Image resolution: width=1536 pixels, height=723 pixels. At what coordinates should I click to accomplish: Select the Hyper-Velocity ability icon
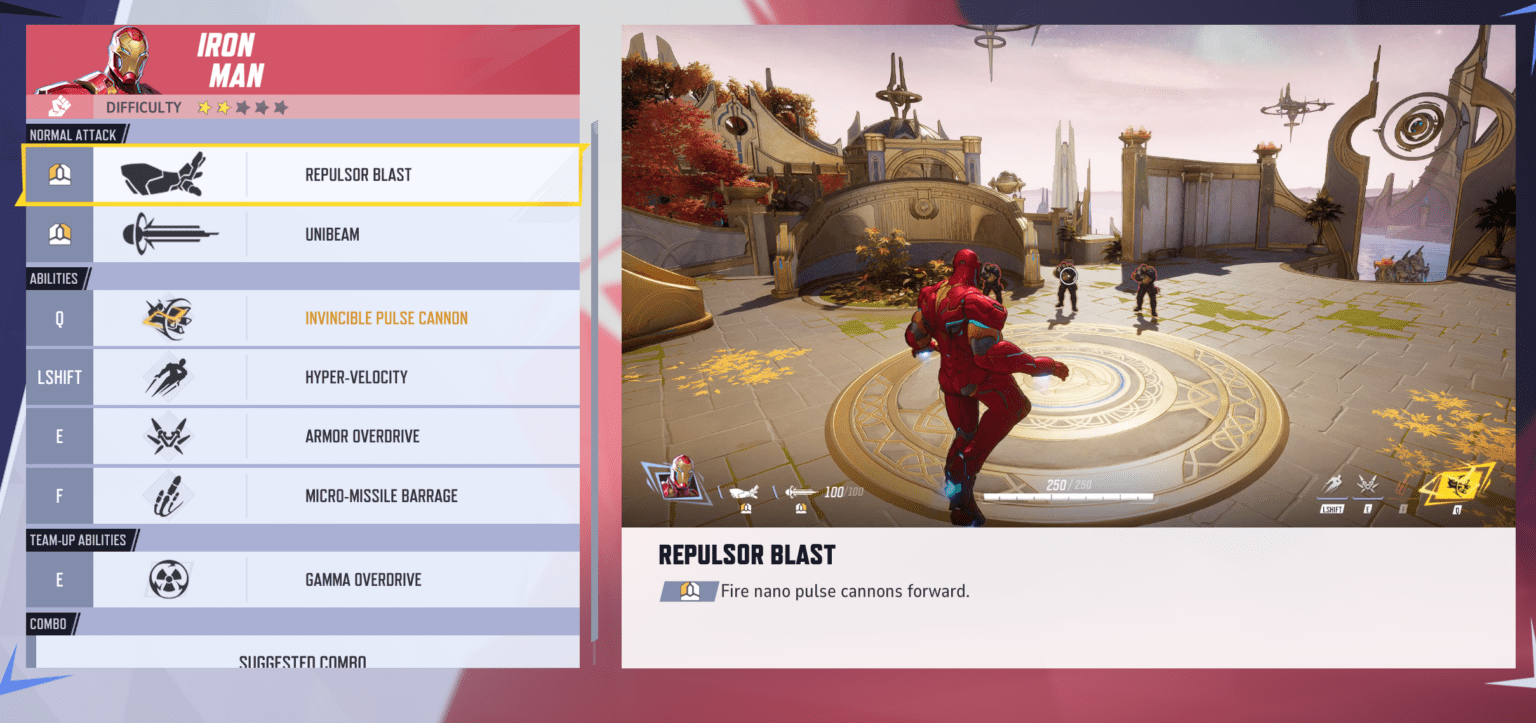166,377
